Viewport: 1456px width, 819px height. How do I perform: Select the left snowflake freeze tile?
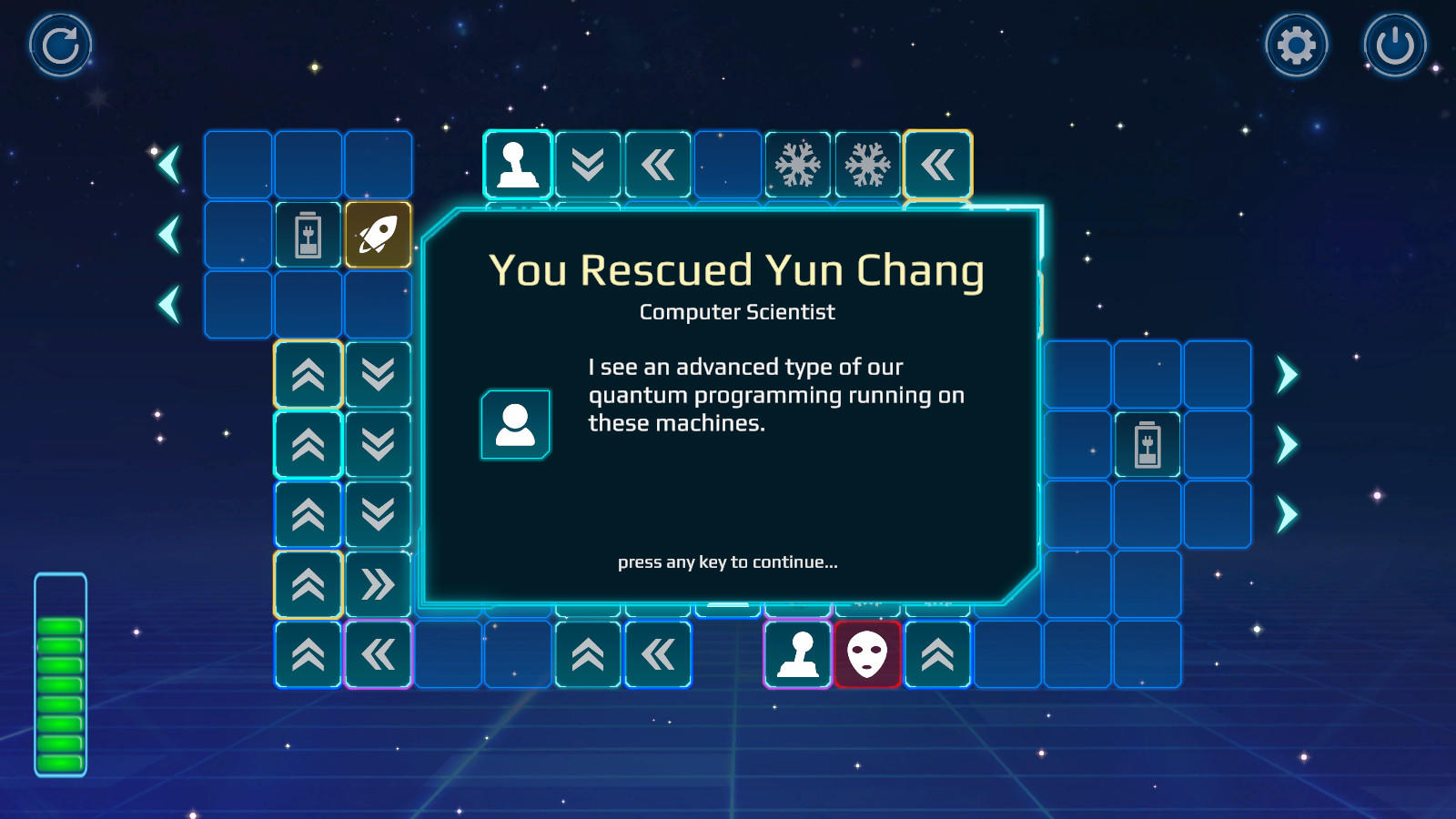[798, 165]
